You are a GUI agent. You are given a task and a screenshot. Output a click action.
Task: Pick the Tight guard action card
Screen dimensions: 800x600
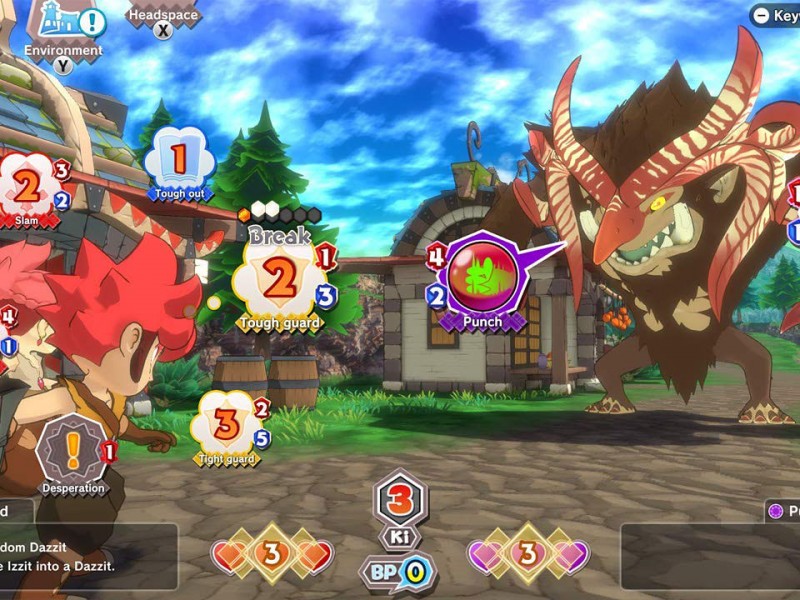(227, 425)
